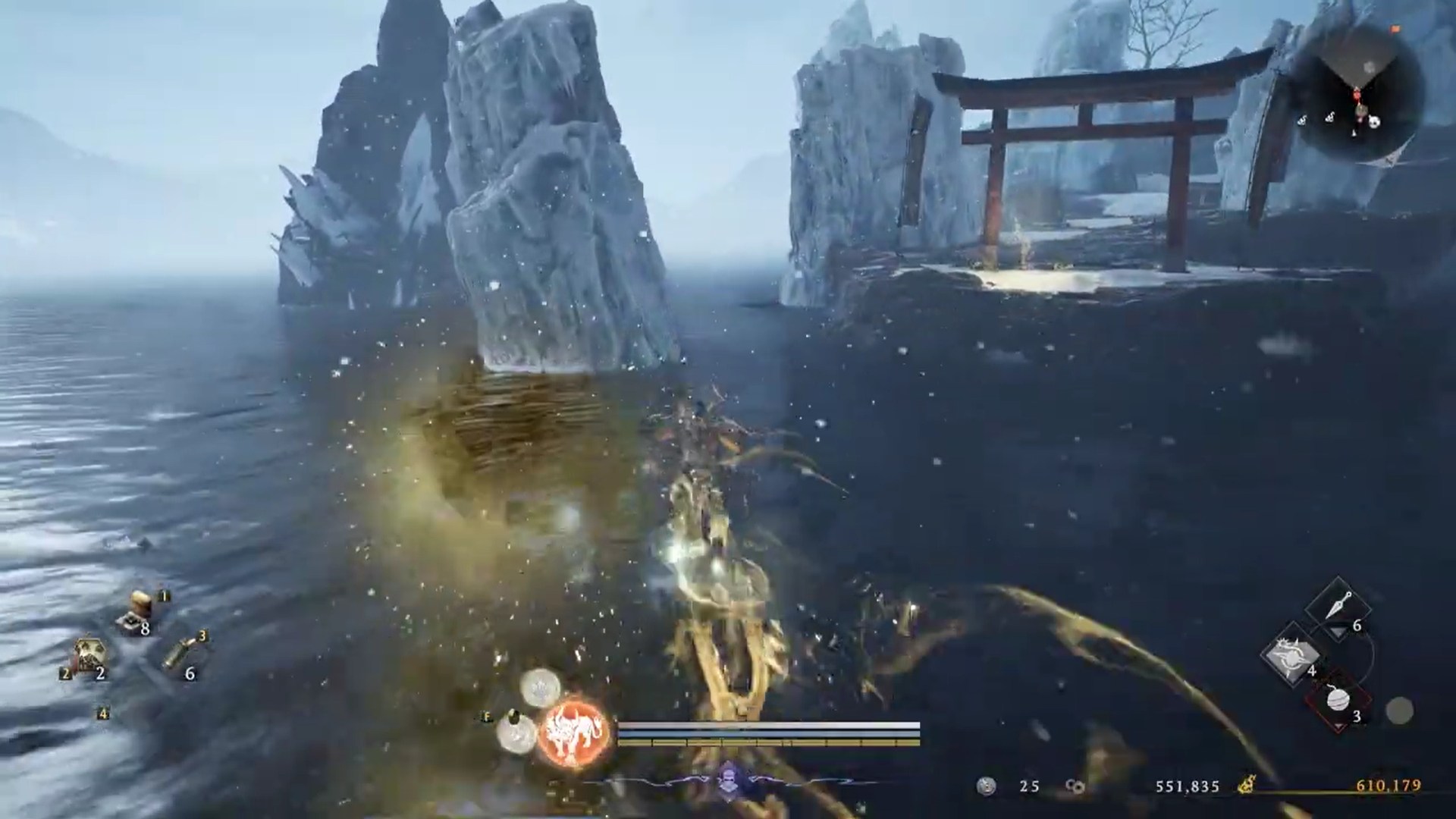Click the skull boss marker on the minimap
Screen dimensions: 1456x819
click(x=1374, y=121)
